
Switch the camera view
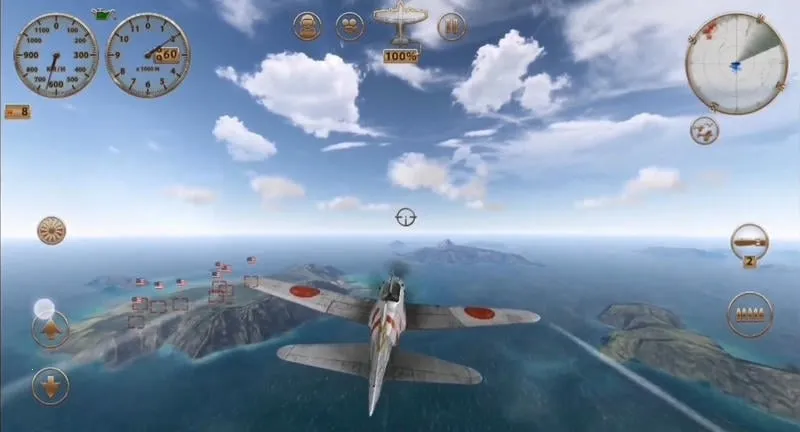pos(350,26)
